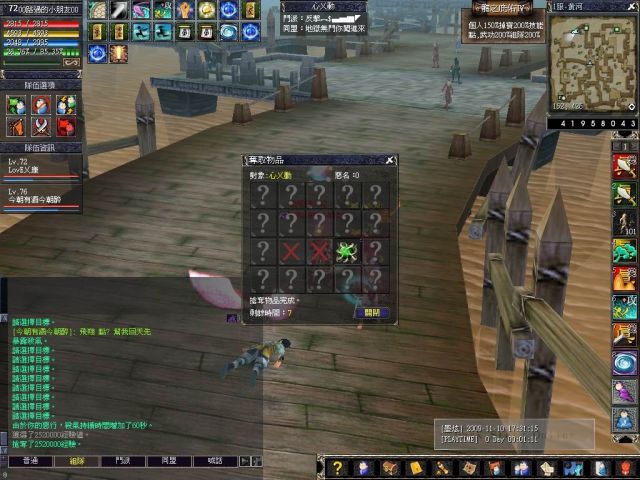
Task: Click the 關閉 close button
Action: click(x=369, y=312)
